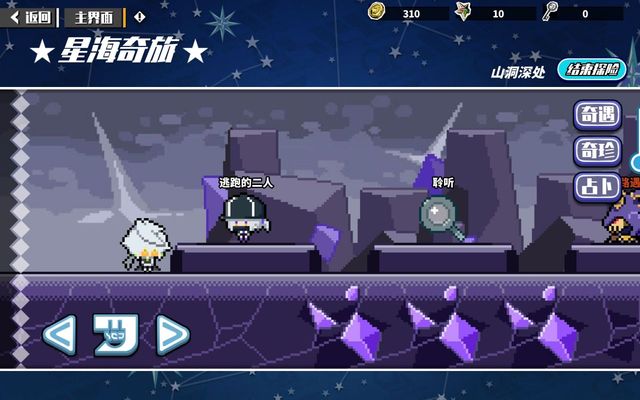
Task: Return to the 主界面 main screen
Action: 95,16
